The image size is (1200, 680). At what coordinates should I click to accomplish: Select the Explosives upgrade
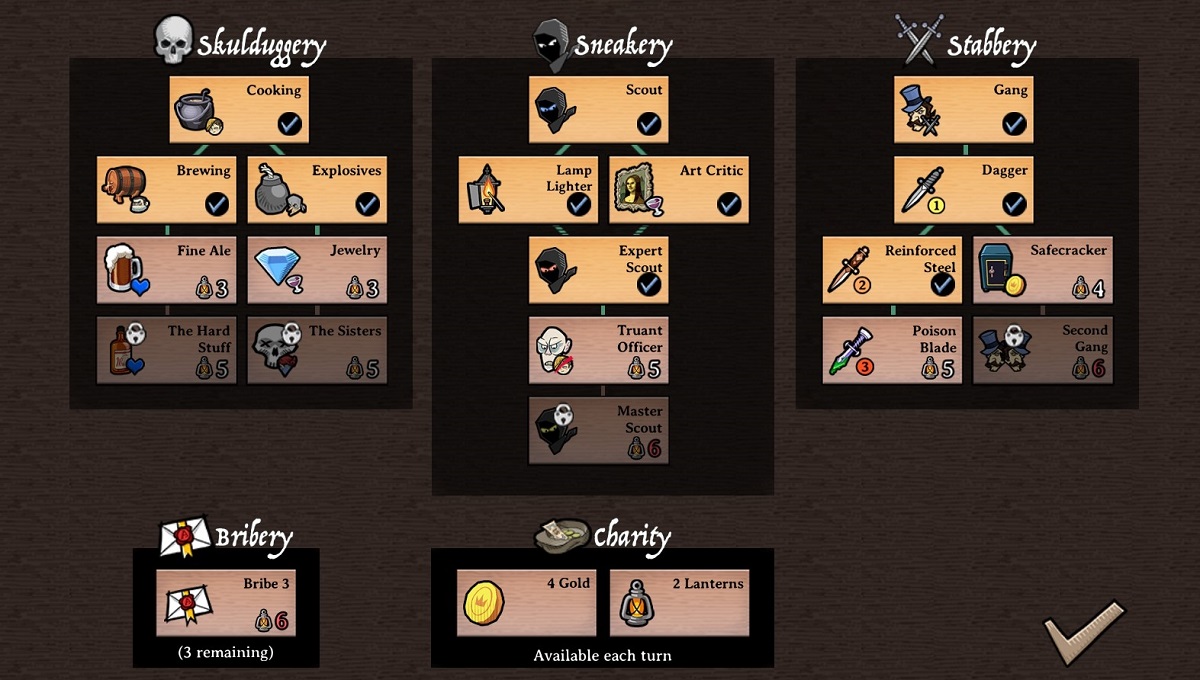317,189
